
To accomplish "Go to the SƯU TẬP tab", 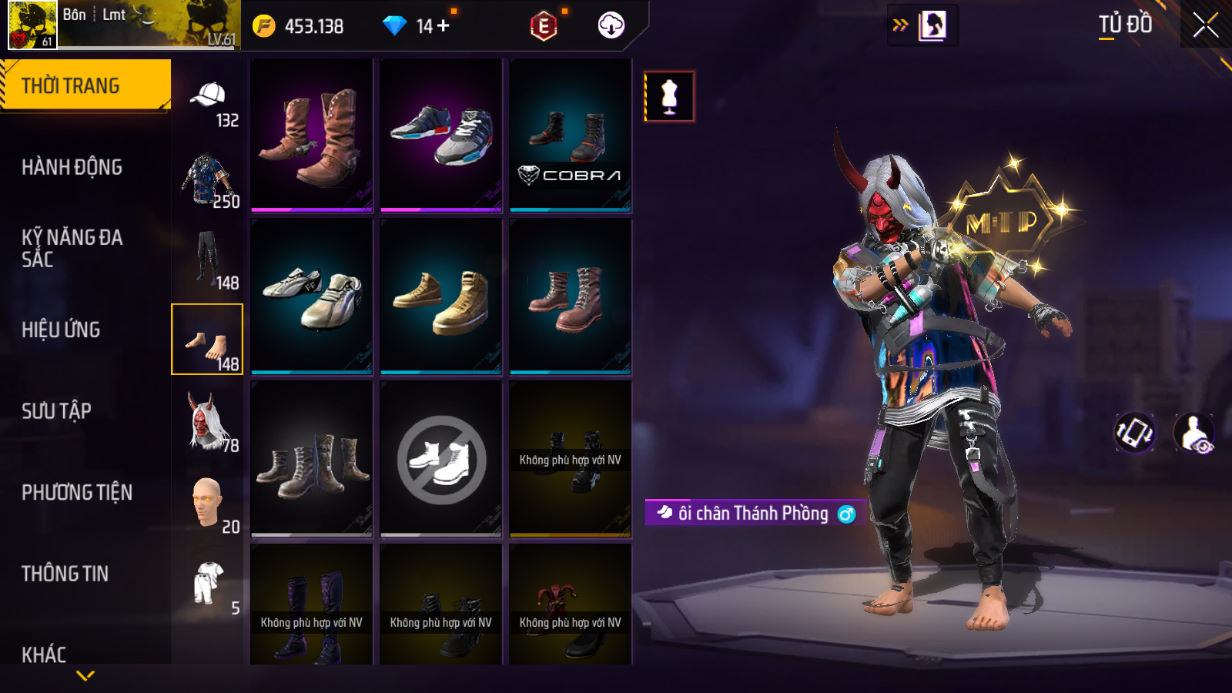I will click(x=56, y=411).
